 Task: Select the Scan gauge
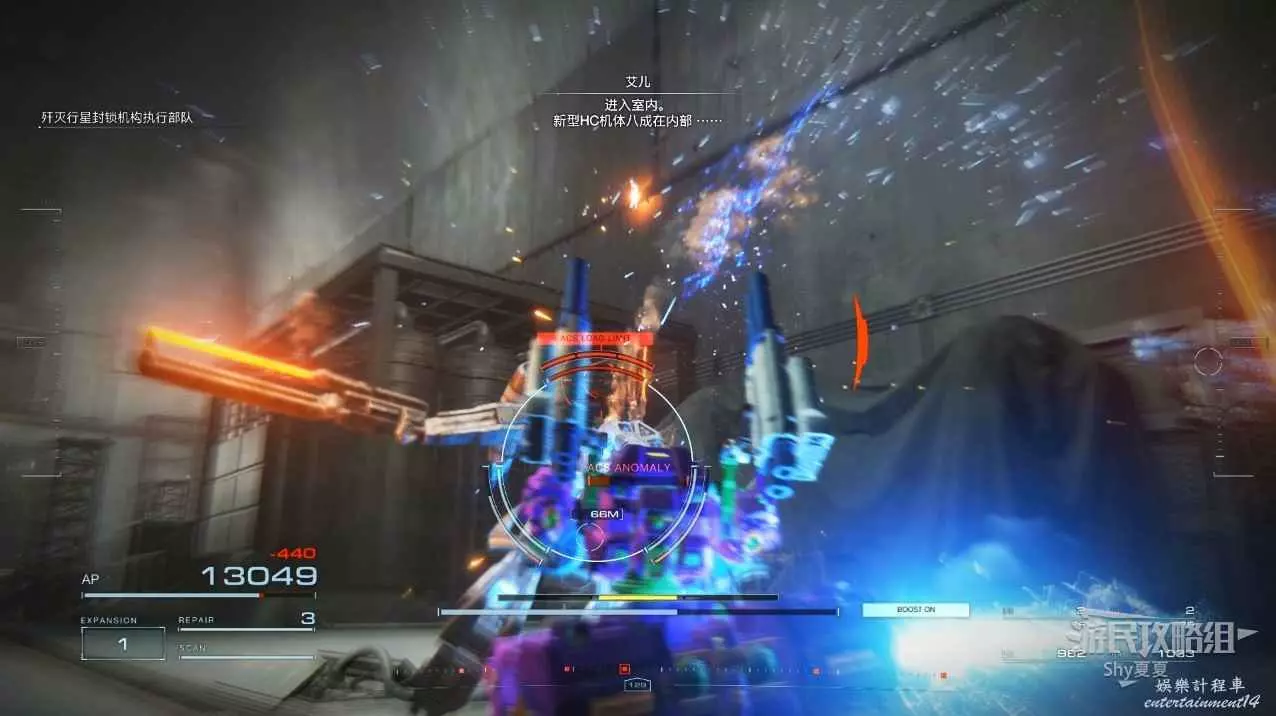tap(246, 652)
